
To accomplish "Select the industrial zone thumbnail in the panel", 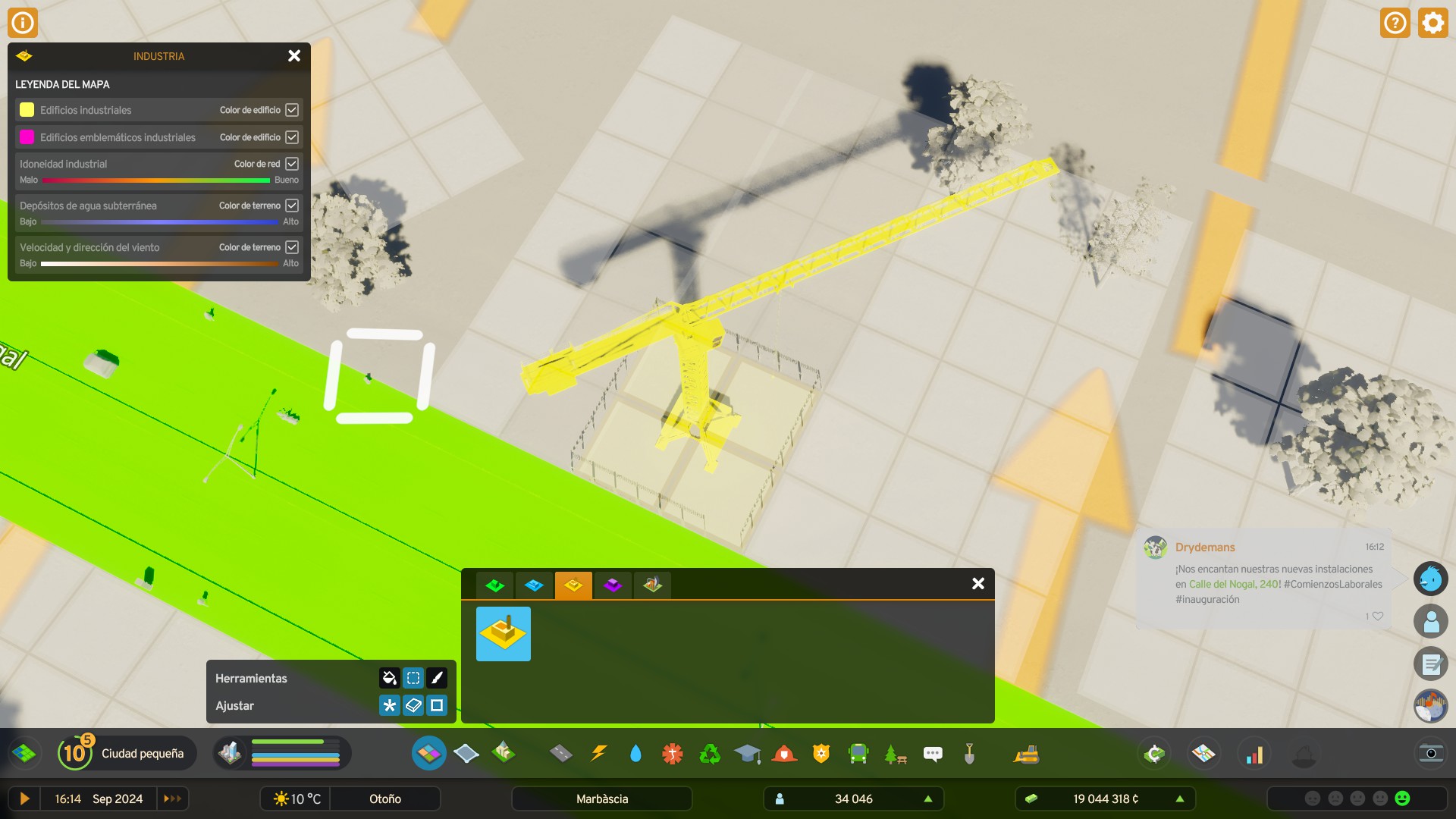I will (x=503, y=633).
